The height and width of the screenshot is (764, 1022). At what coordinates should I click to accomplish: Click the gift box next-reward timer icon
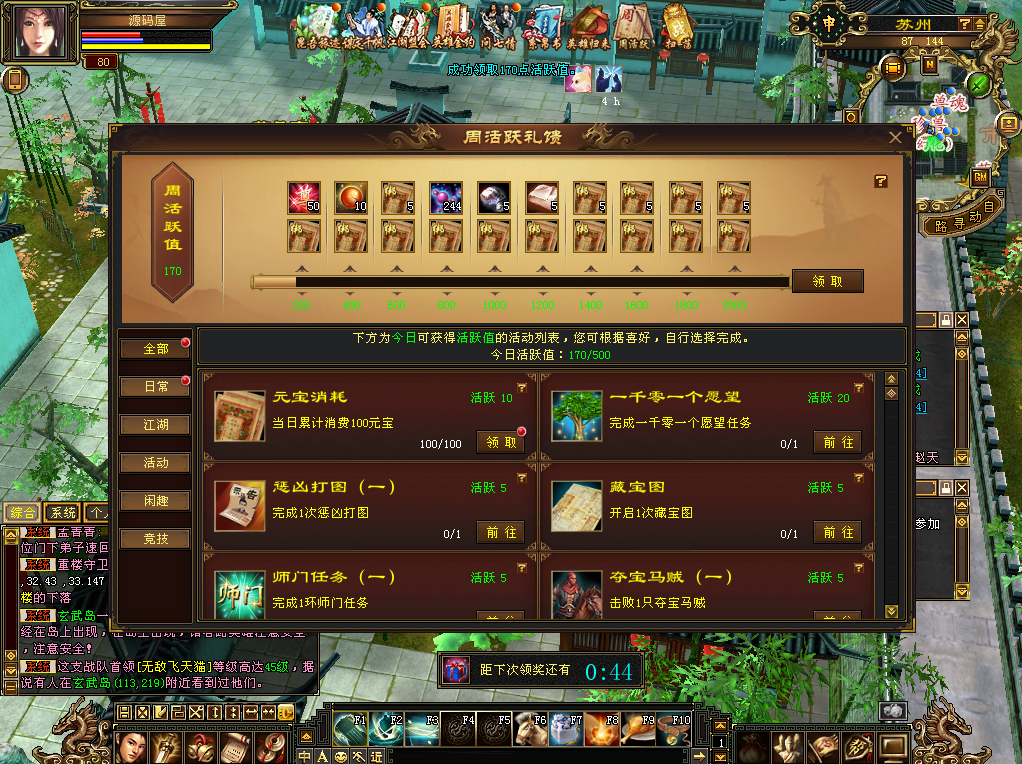[x=456, y=670]
